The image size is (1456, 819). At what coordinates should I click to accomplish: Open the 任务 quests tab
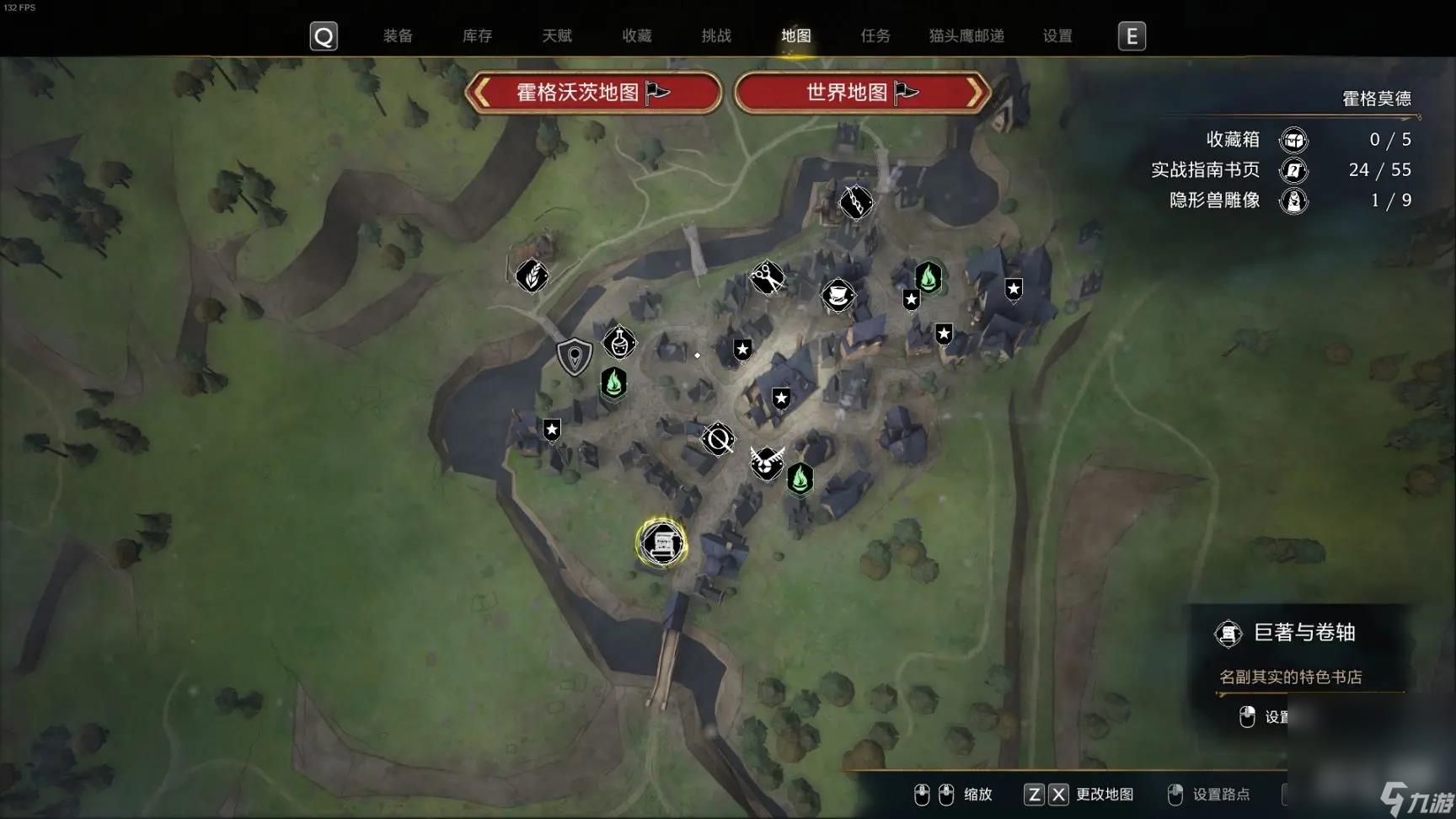click(x=875, y=35)
